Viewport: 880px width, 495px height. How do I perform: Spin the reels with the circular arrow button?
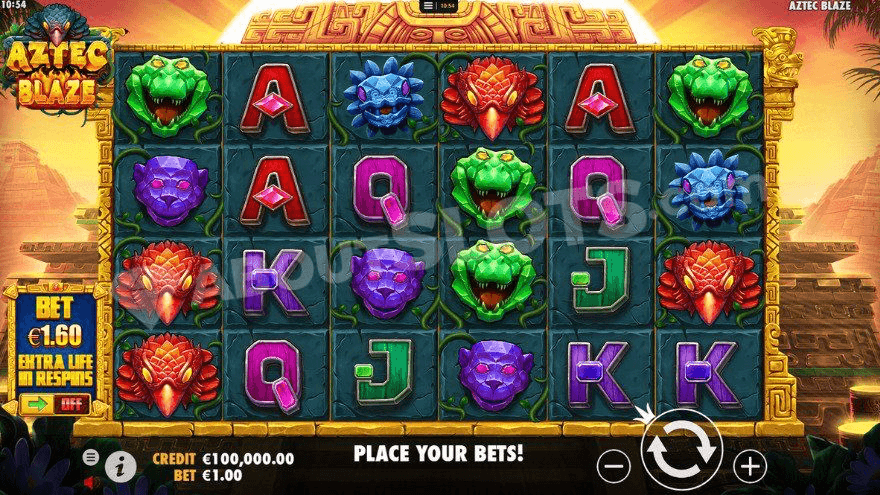click(681, 453)
